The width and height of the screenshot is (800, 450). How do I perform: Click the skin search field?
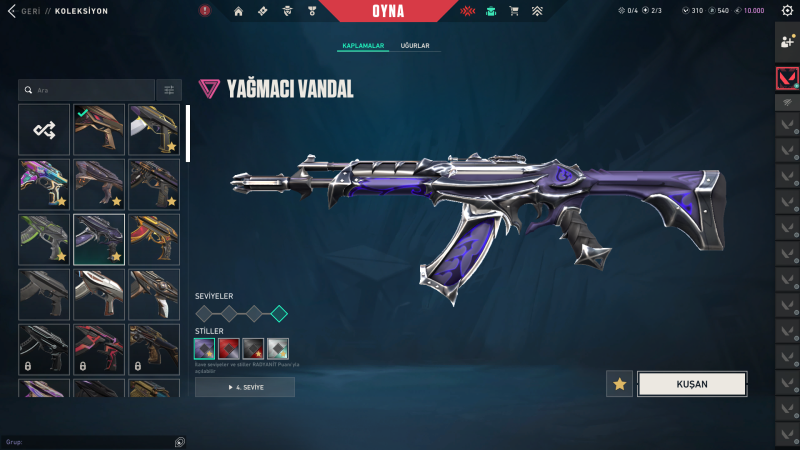click(88, 90)
